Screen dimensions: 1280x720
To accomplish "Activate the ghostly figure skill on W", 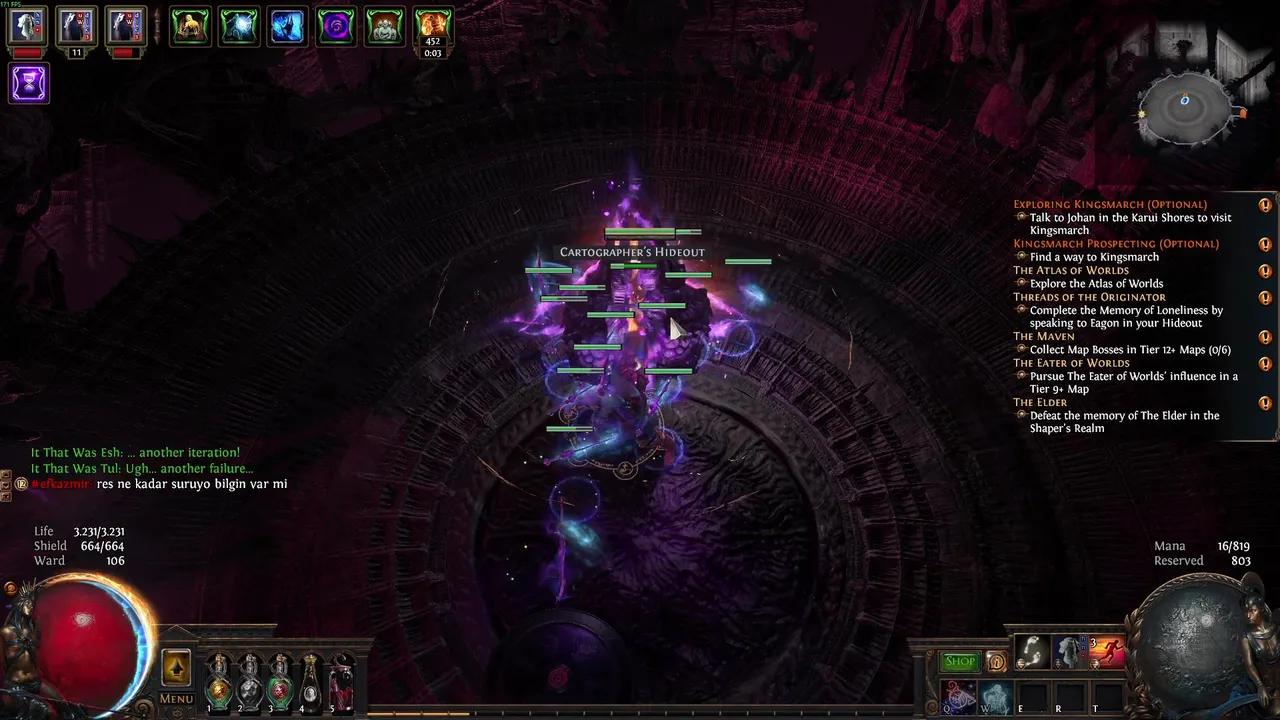I will point(995,697).
